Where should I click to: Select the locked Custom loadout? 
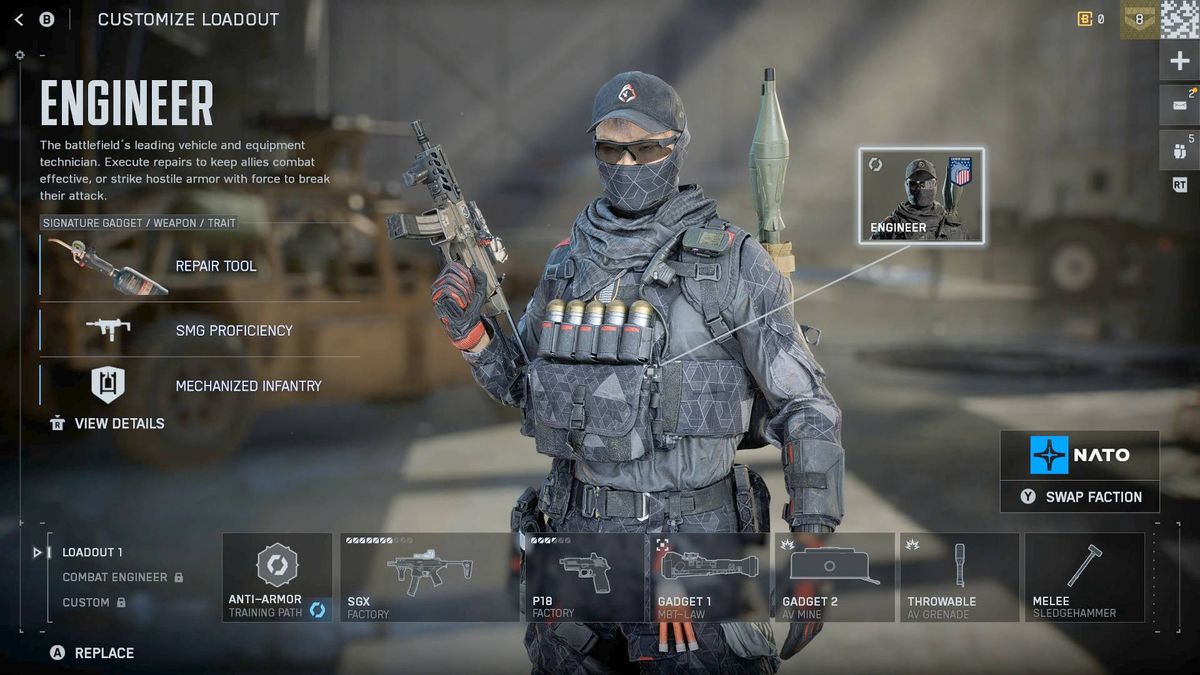coord(87,603)
